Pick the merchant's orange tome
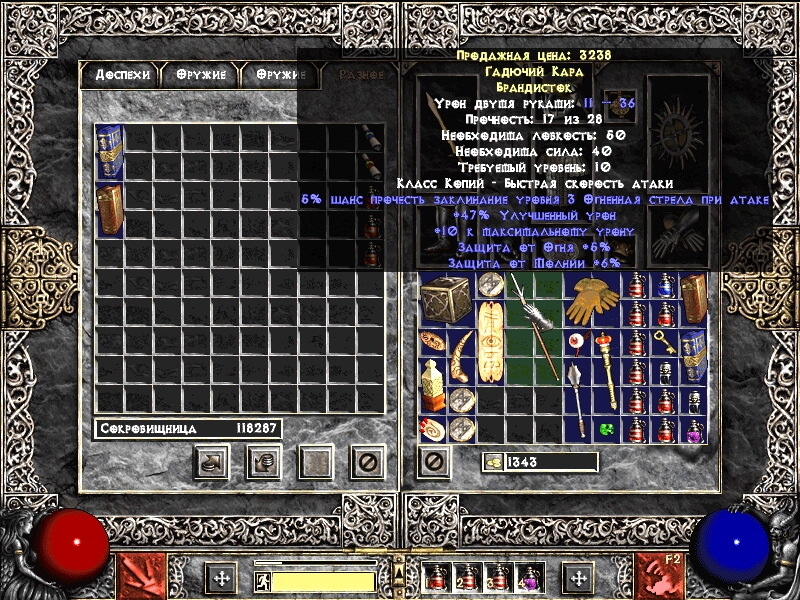The width and height of the screenshot is (800, 600). point(109,209)
